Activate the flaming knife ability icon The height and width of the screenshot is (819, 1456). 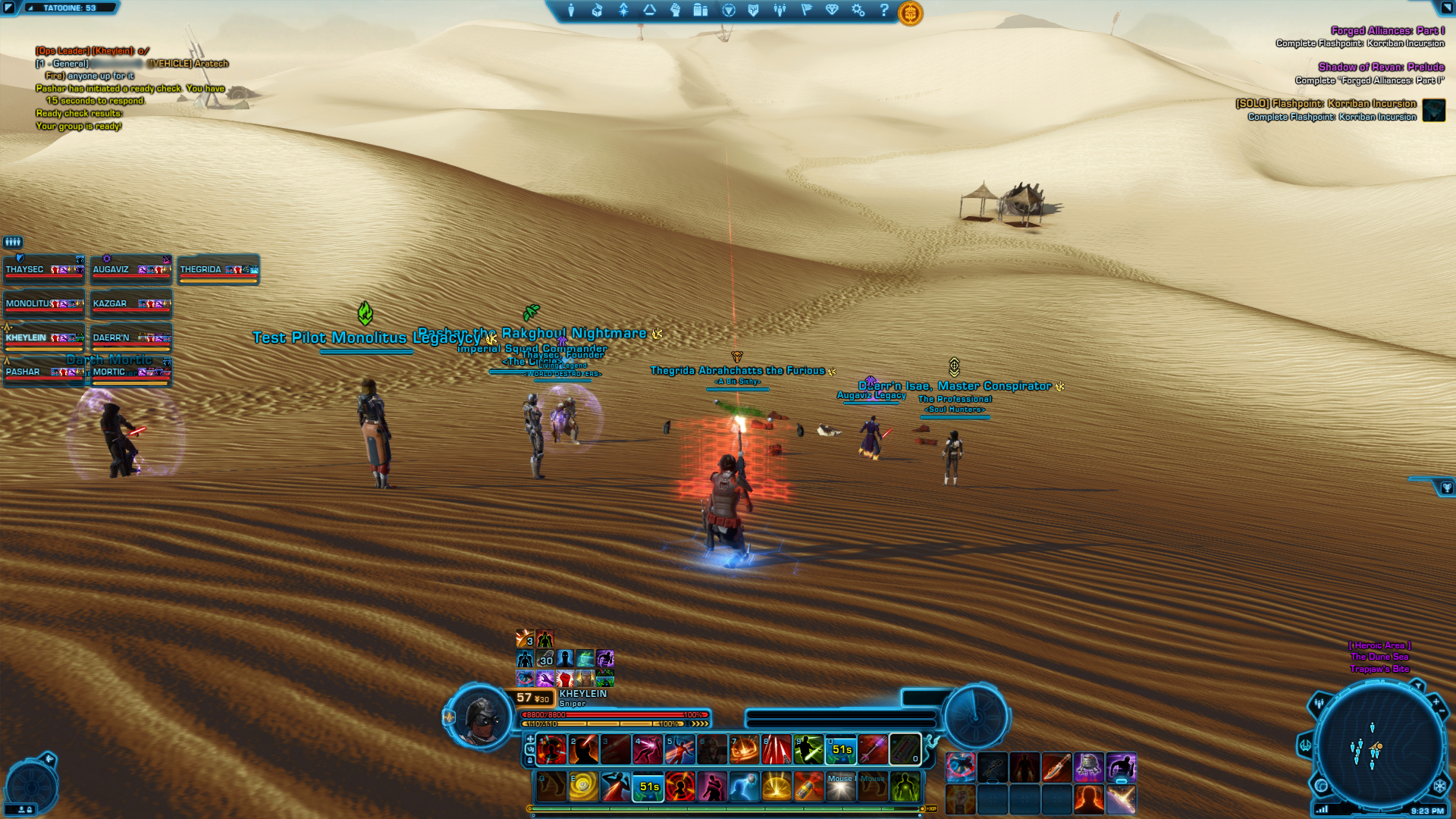[x=1056, y=767]
